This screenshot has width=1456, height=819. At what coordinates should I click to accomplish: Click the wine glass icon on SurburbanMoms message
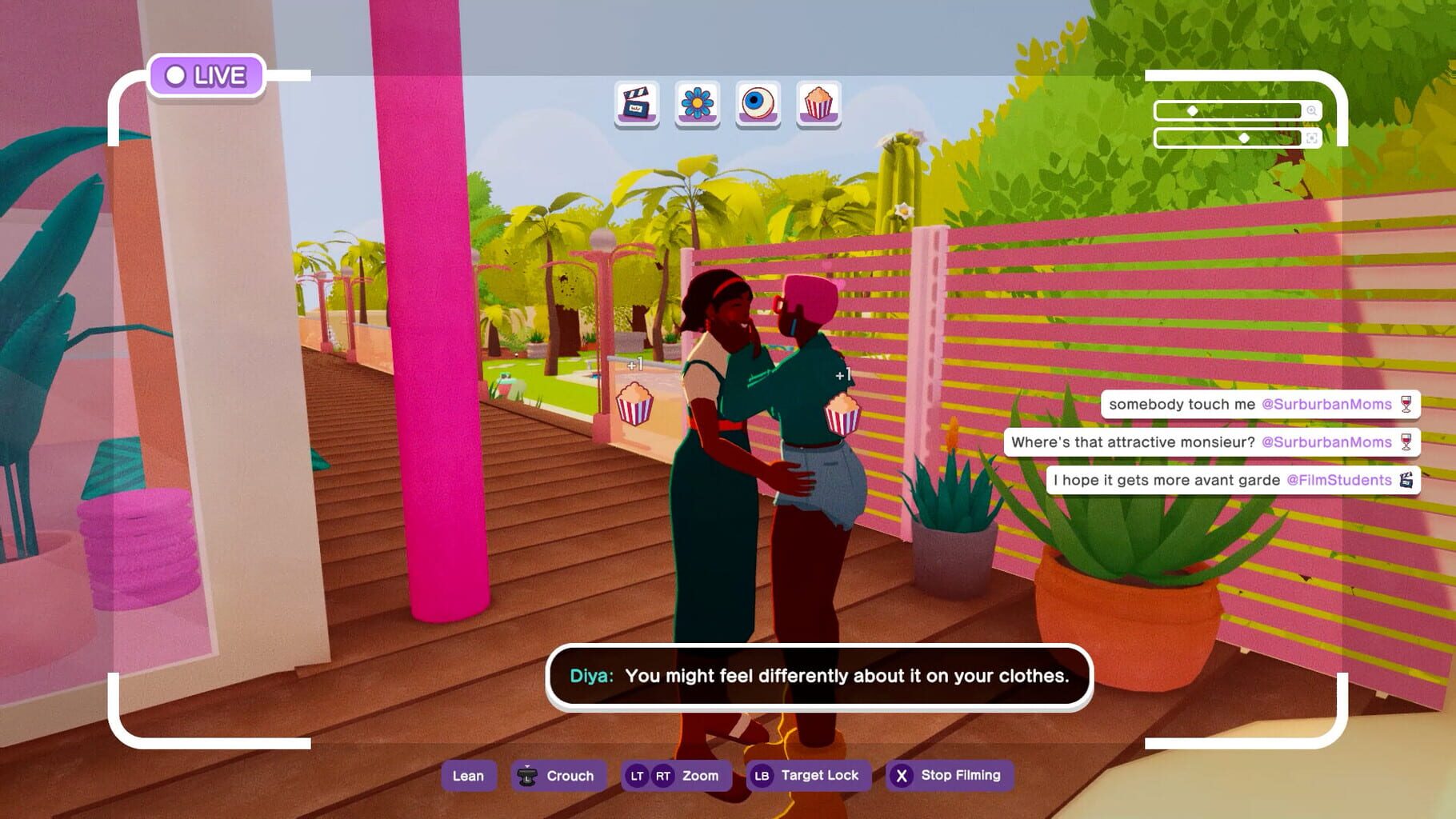[x=1405, y=404]
